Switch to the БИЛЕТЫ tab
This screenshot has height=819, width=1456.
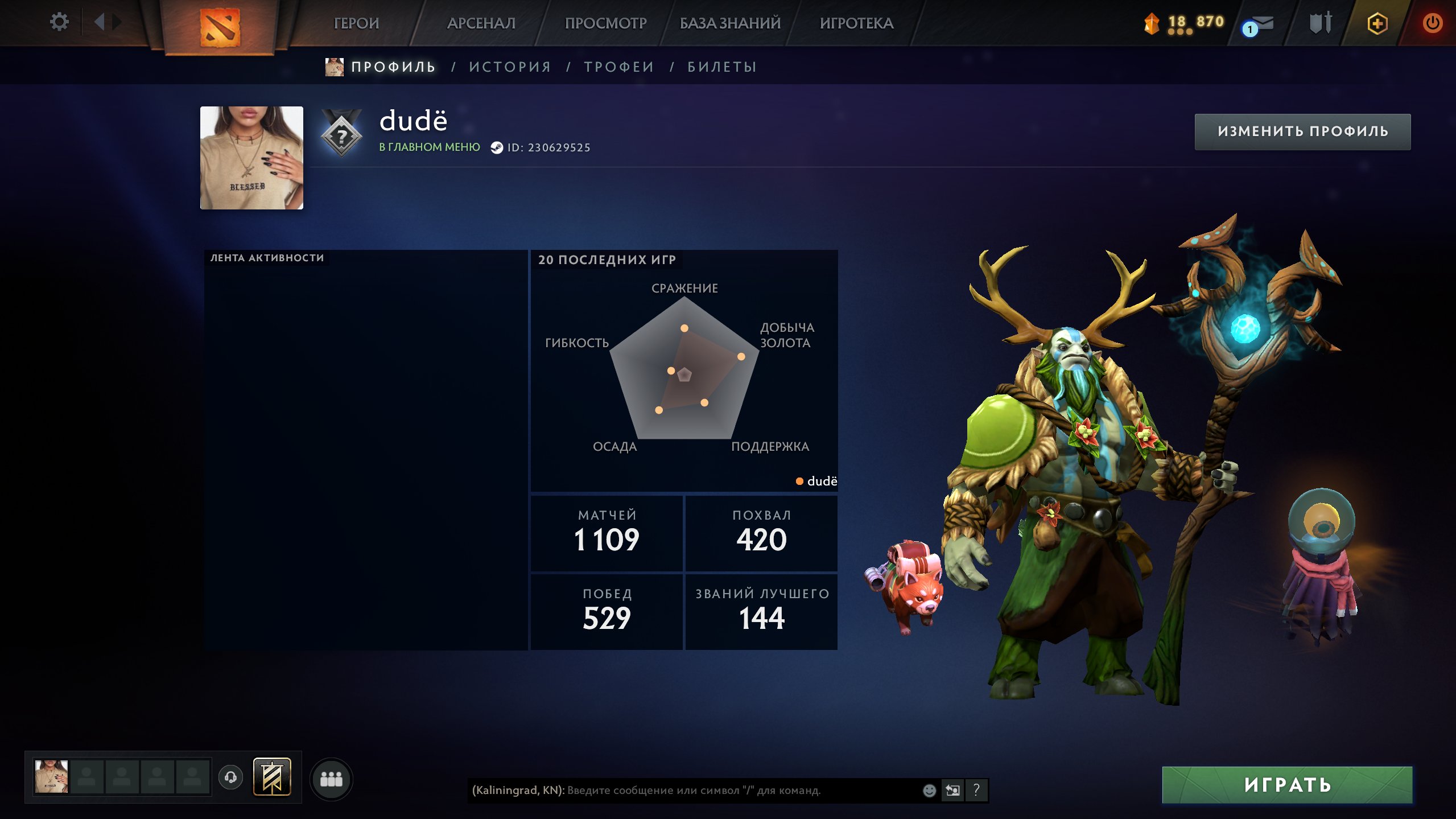pyautogui.click(x=722, y=67)
